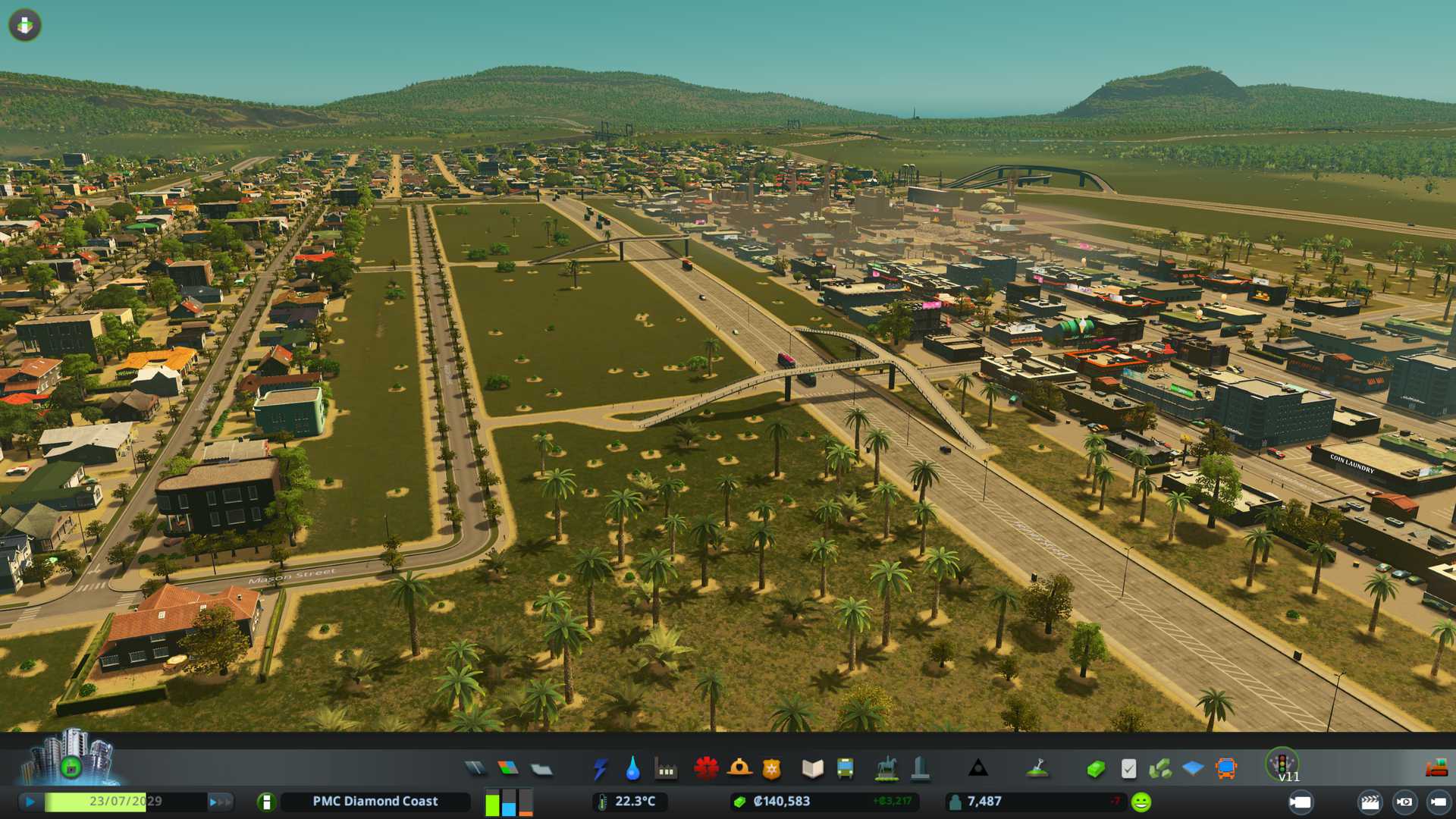Image resolution: width=1456 pixels, height=819 pixels.
Task: Open the Zoning tool menu
Action: coord(508,769)
